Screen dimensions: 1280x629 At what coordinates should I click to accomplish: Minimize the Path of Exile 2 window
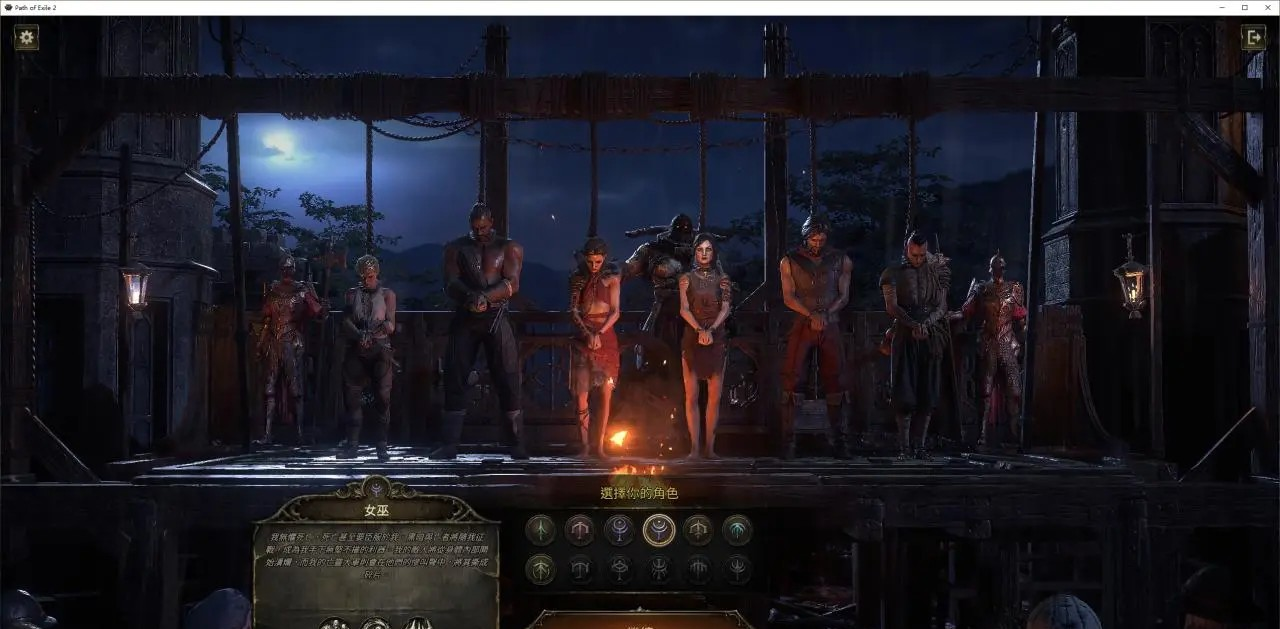pyautogui.click(x=1222, y=7)
